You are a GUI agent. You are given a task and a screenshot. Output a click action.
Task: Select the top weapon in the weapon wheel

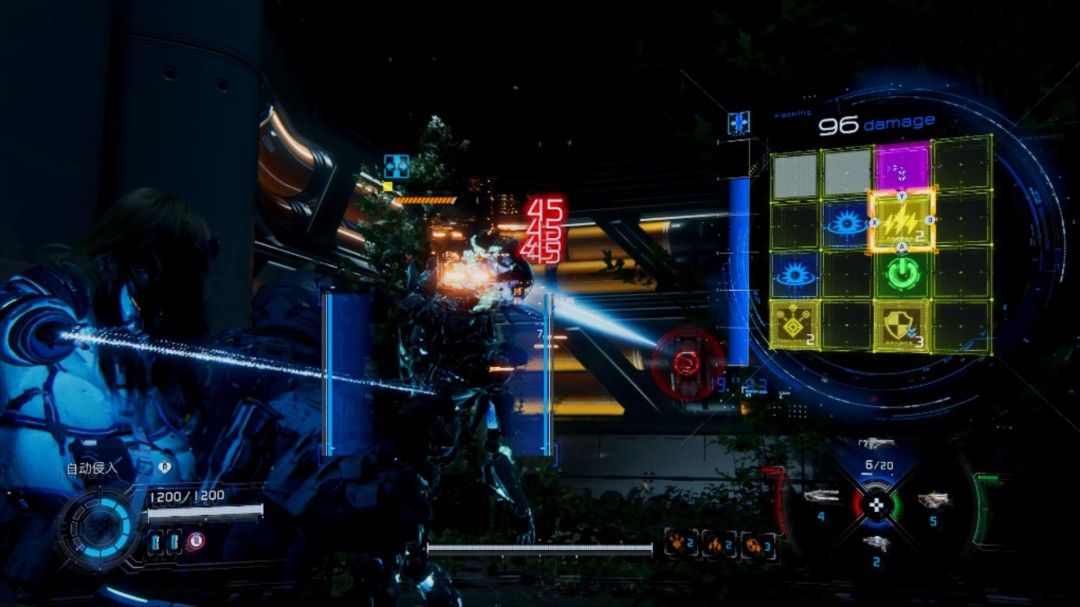(876, 443)
